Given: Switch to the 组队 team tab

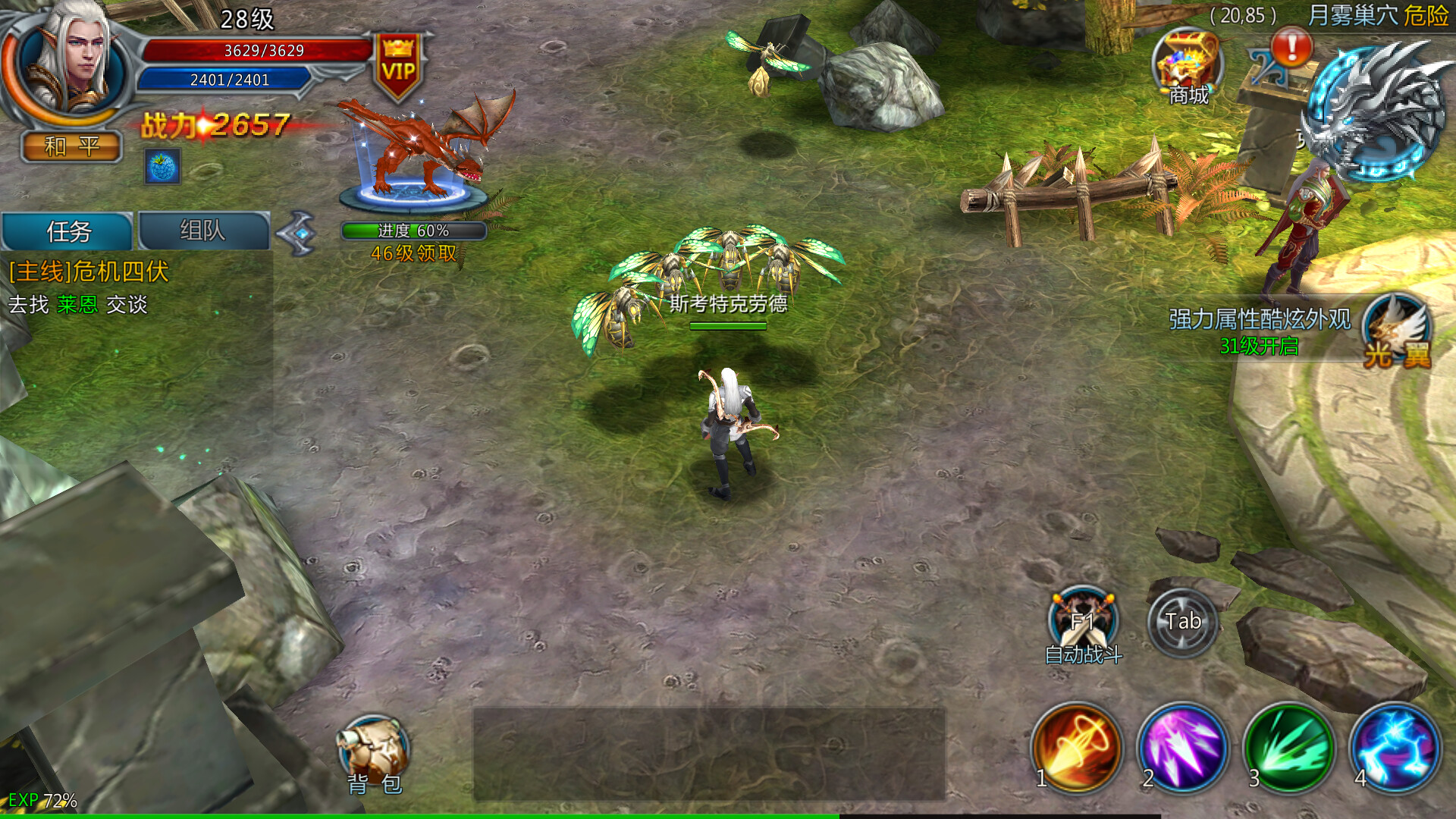Looking at the screenshot, I should point(203,230).
